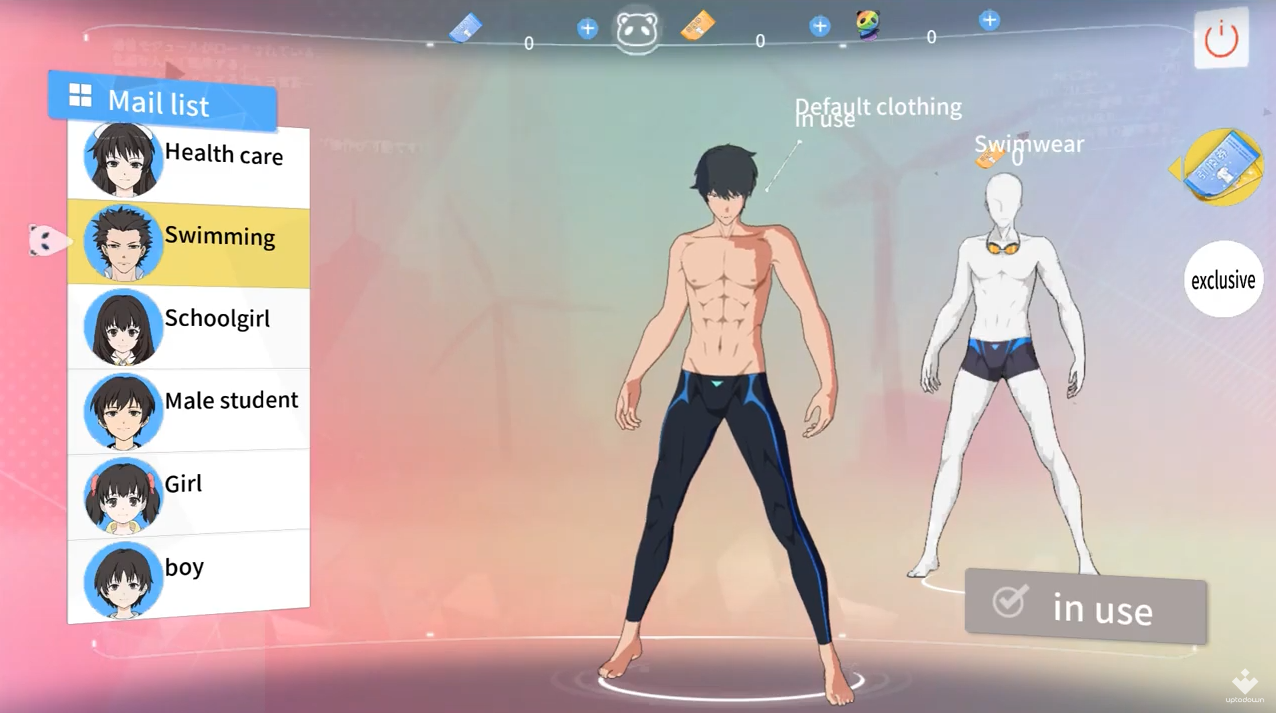Add blue tickets with the plus button
Image resolution: width=1276 pixels, height=713 pixels.
coord(588,28)
